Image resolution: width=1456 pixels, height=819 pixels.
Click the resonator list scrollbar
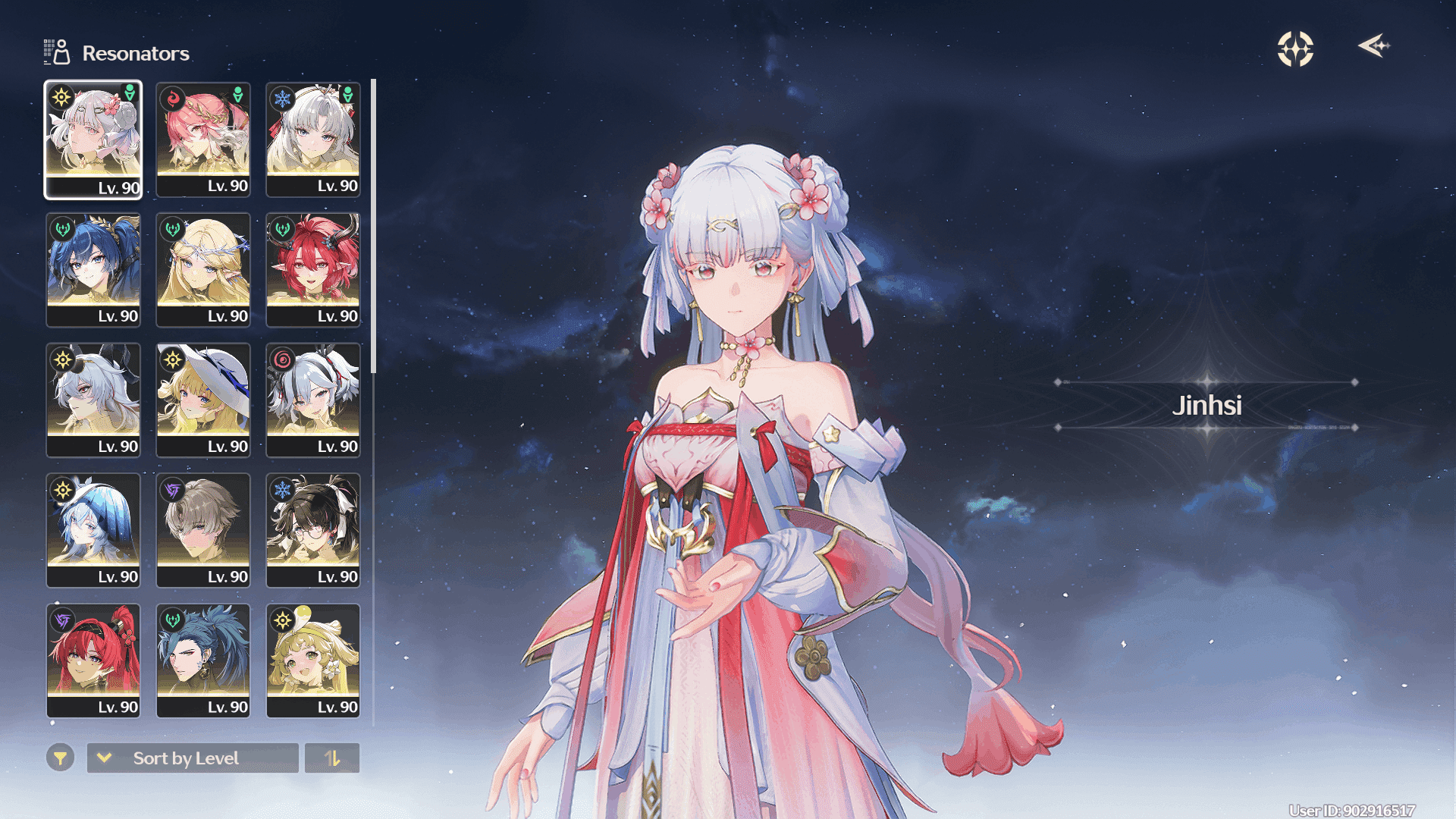click(373, 227)
